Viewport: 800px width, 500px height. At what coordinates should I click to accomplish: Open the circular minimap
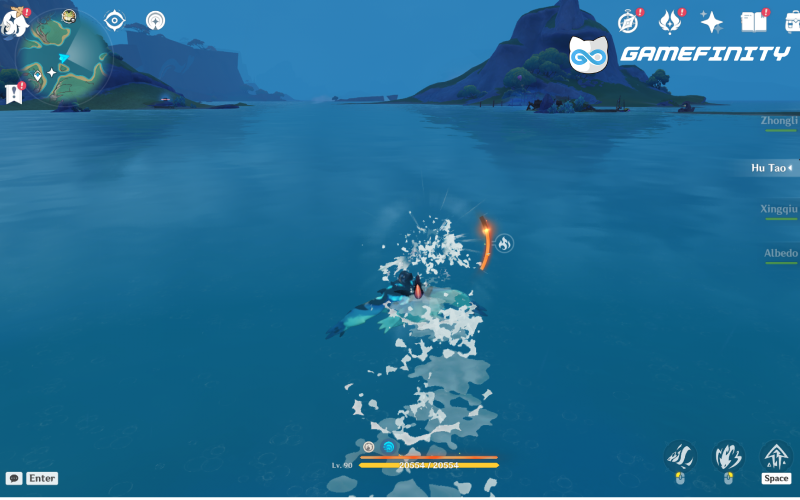pyautogui.click(x=62, y=55)
